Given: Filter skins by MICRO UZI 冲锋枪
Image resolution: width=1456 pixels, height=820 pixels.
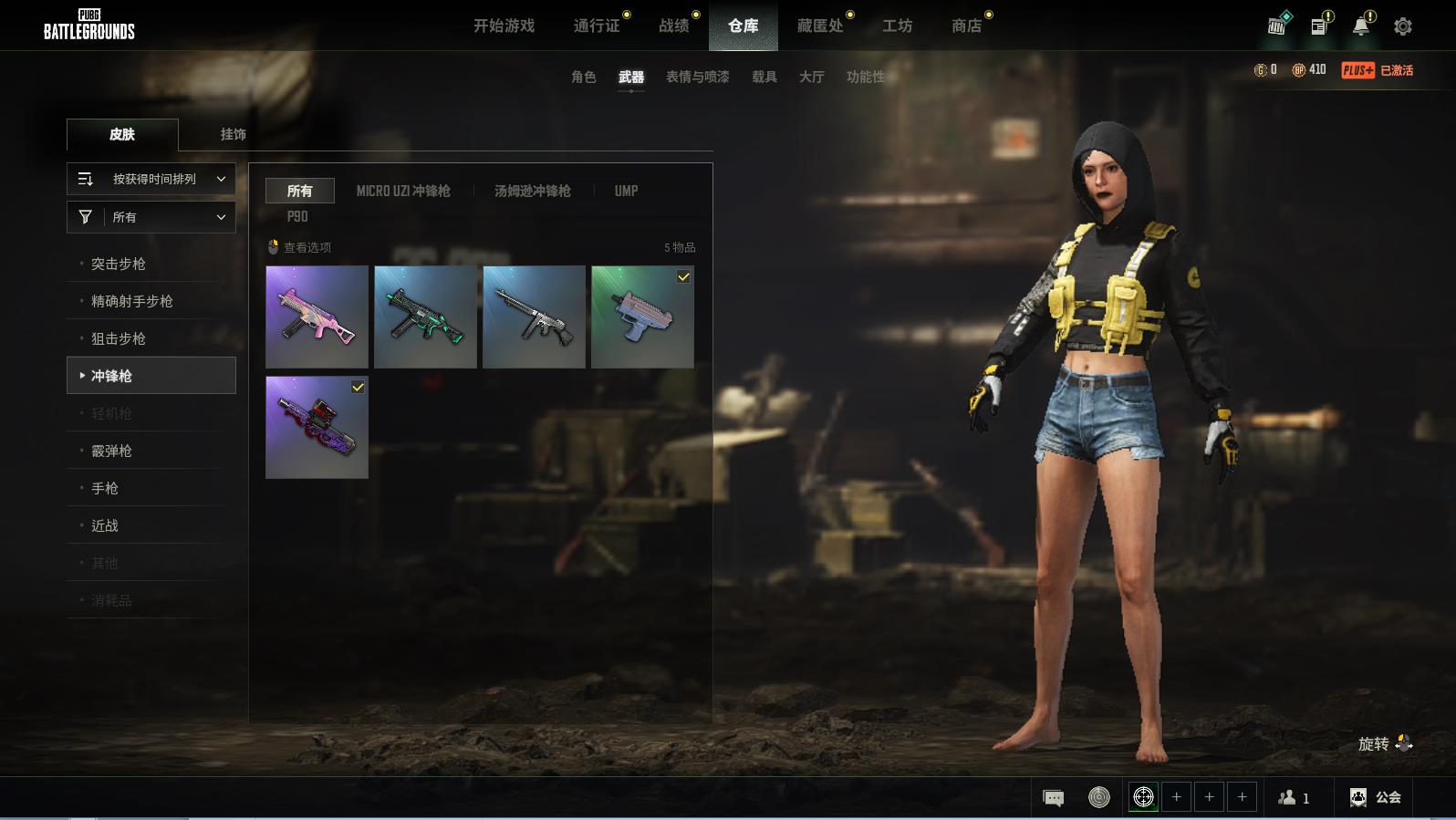Looking at the screenshot, I should tap(402, 191).
